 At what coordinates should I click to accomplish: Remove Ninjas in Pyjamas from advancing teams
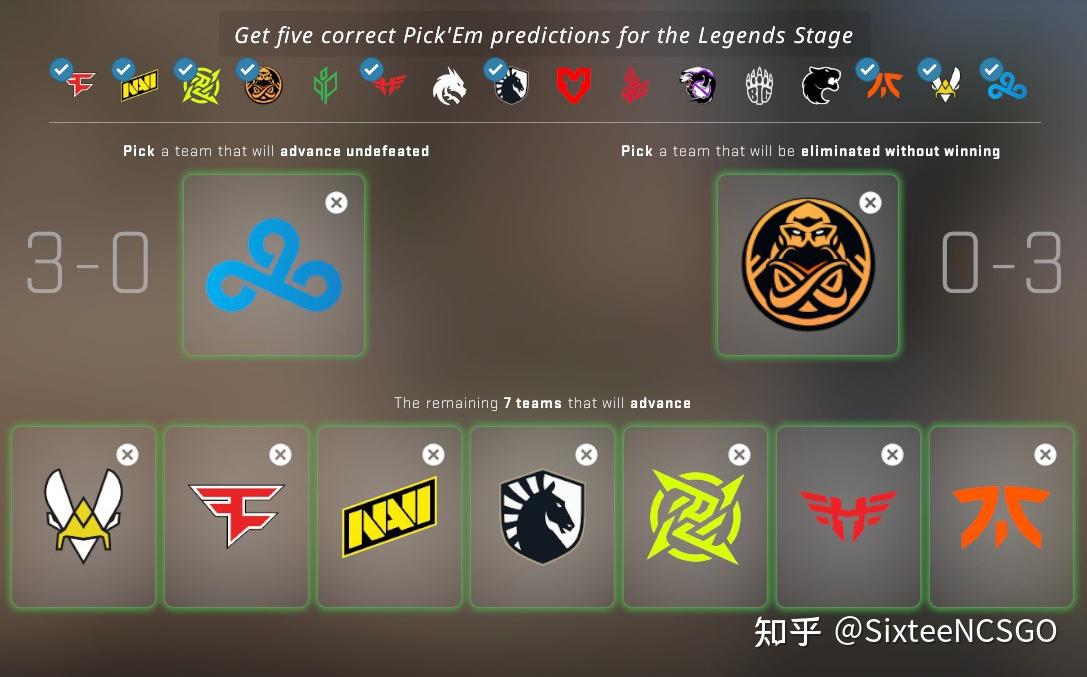point(739,455)
